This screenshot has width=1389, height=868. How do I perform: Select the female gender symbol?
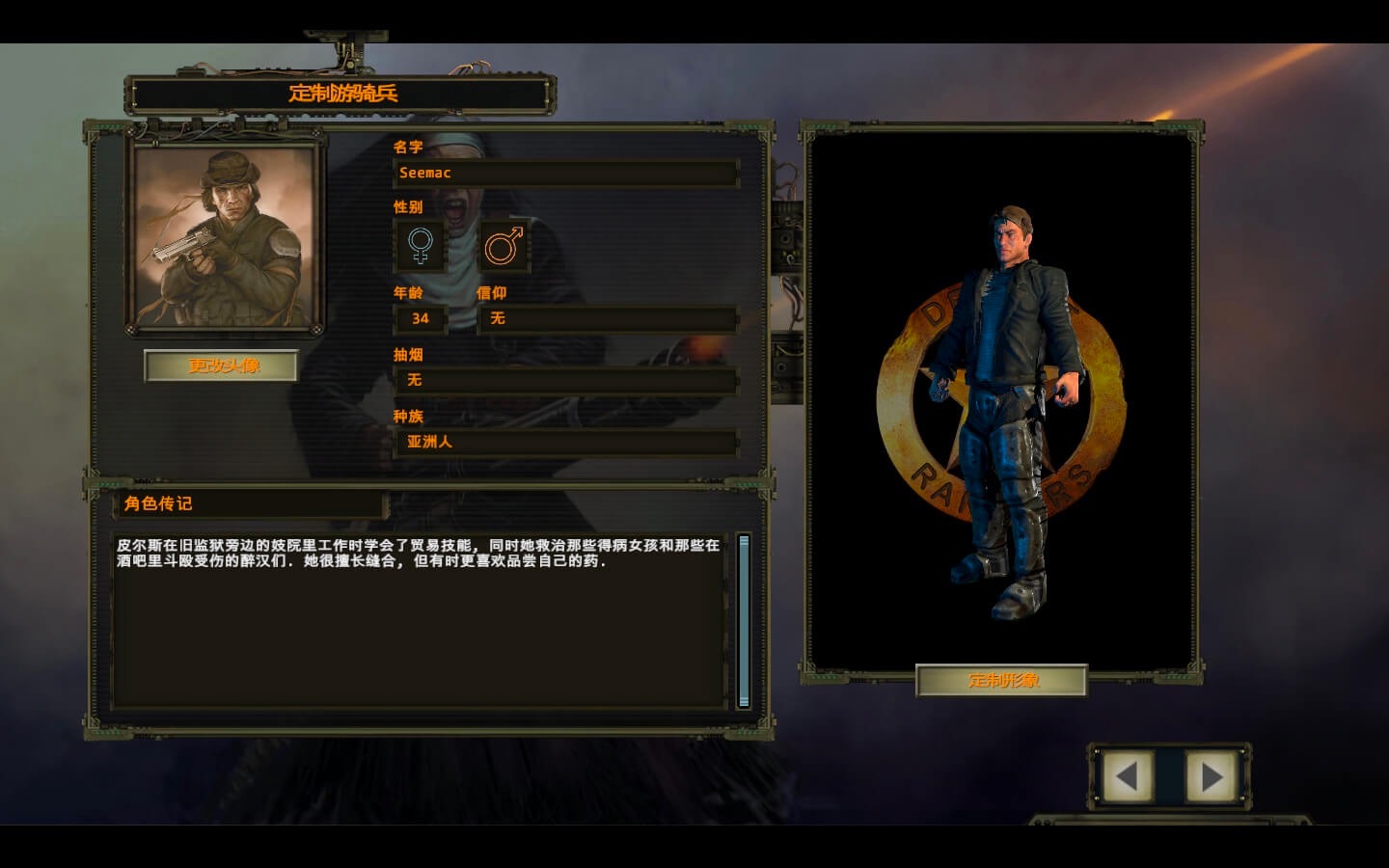click(421, 246)
